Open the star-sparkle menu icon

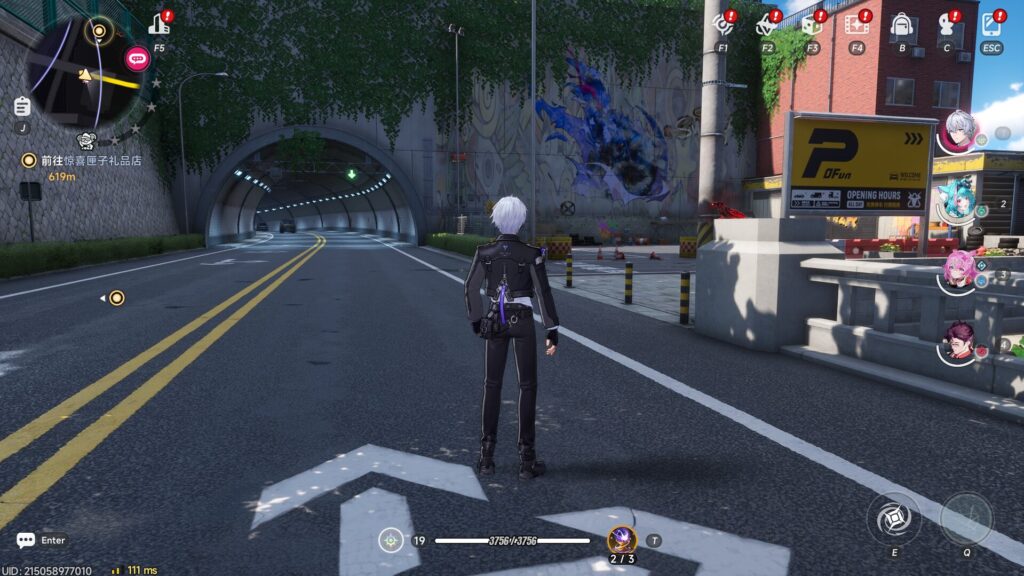[x=767, y=25]
